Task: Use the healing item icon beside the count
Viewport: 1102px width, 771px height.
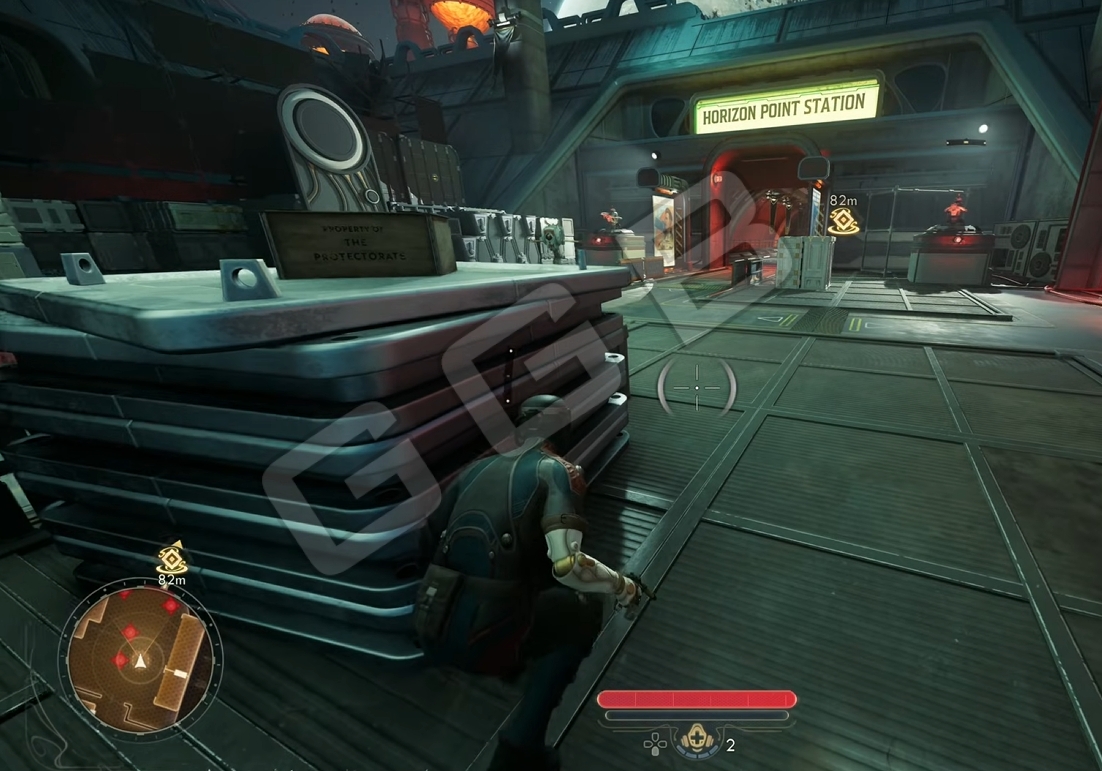Action: click(695, 742)
